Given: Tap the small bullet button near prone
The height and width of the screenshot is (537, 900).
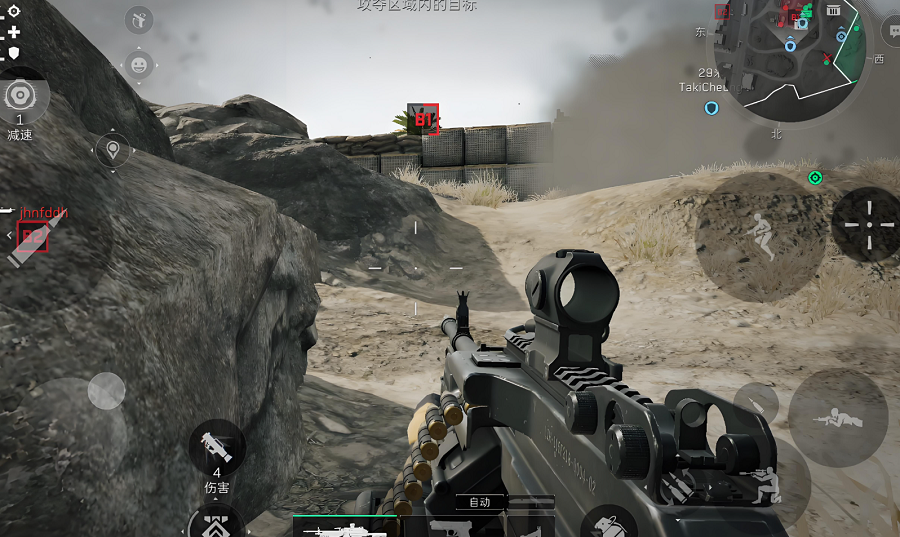Looking at the screenshot, I should (x=757, y=403).
